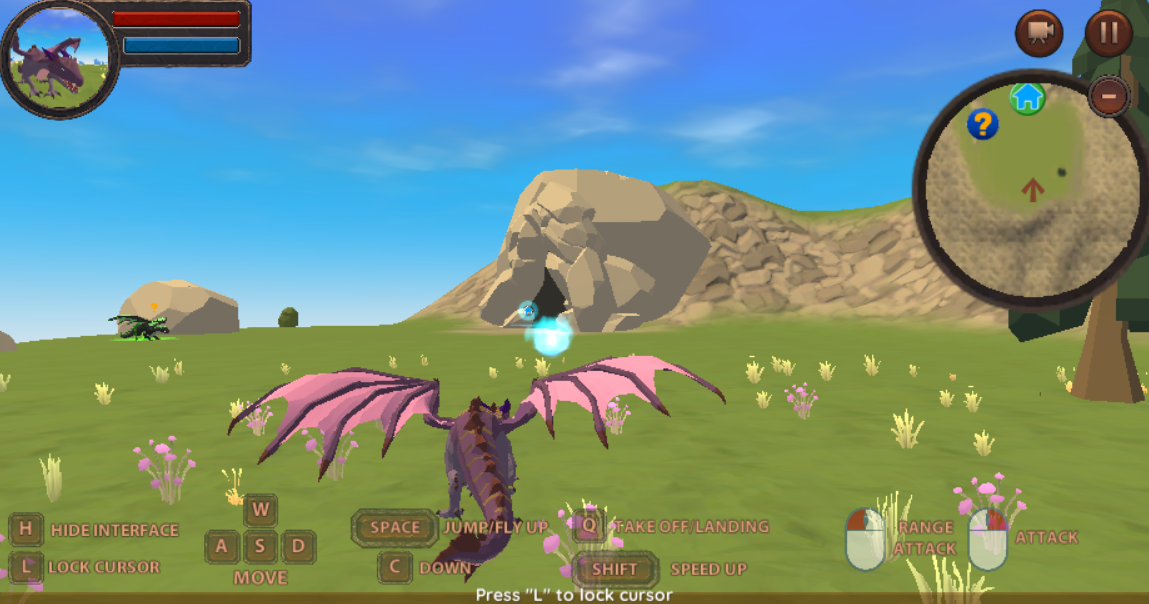Switch the camera view

point(1039,33)
